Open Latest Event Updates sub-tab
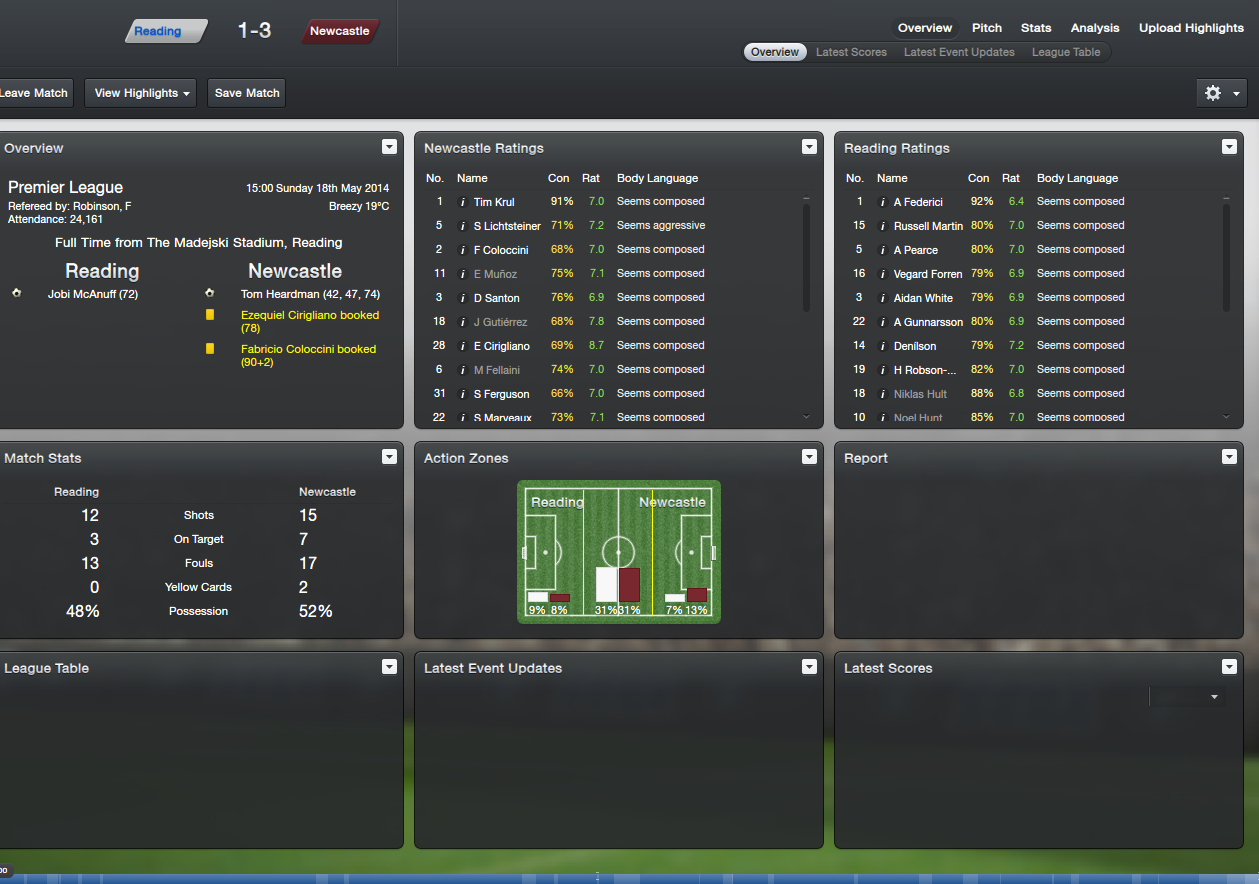The width and height of the screenshot is (1259, 884). pyautogui.click(x=959, y=52)
